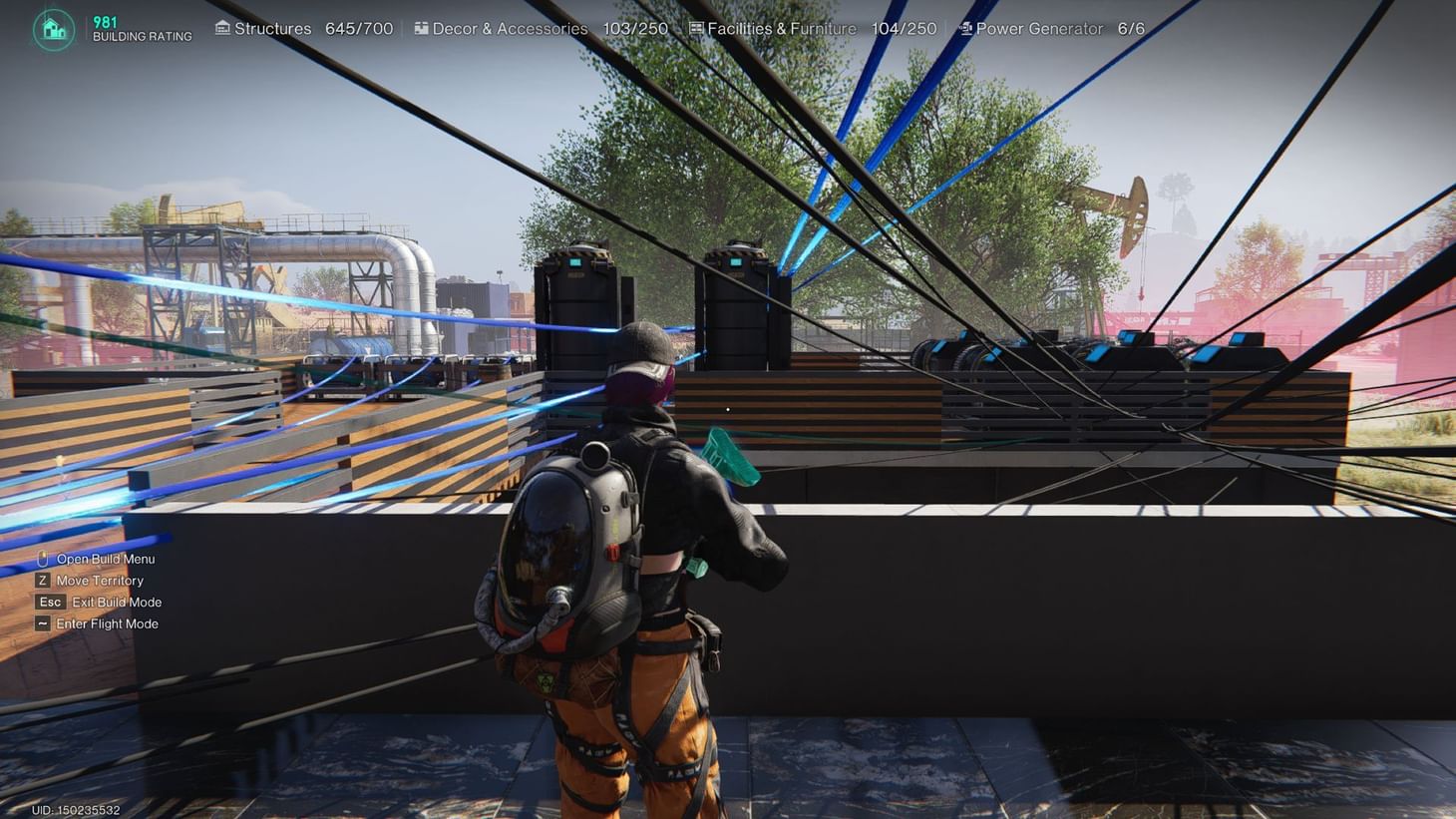Open the Build Menu
The height and width of the screenshot is (819, 1456).
(104, 559)
